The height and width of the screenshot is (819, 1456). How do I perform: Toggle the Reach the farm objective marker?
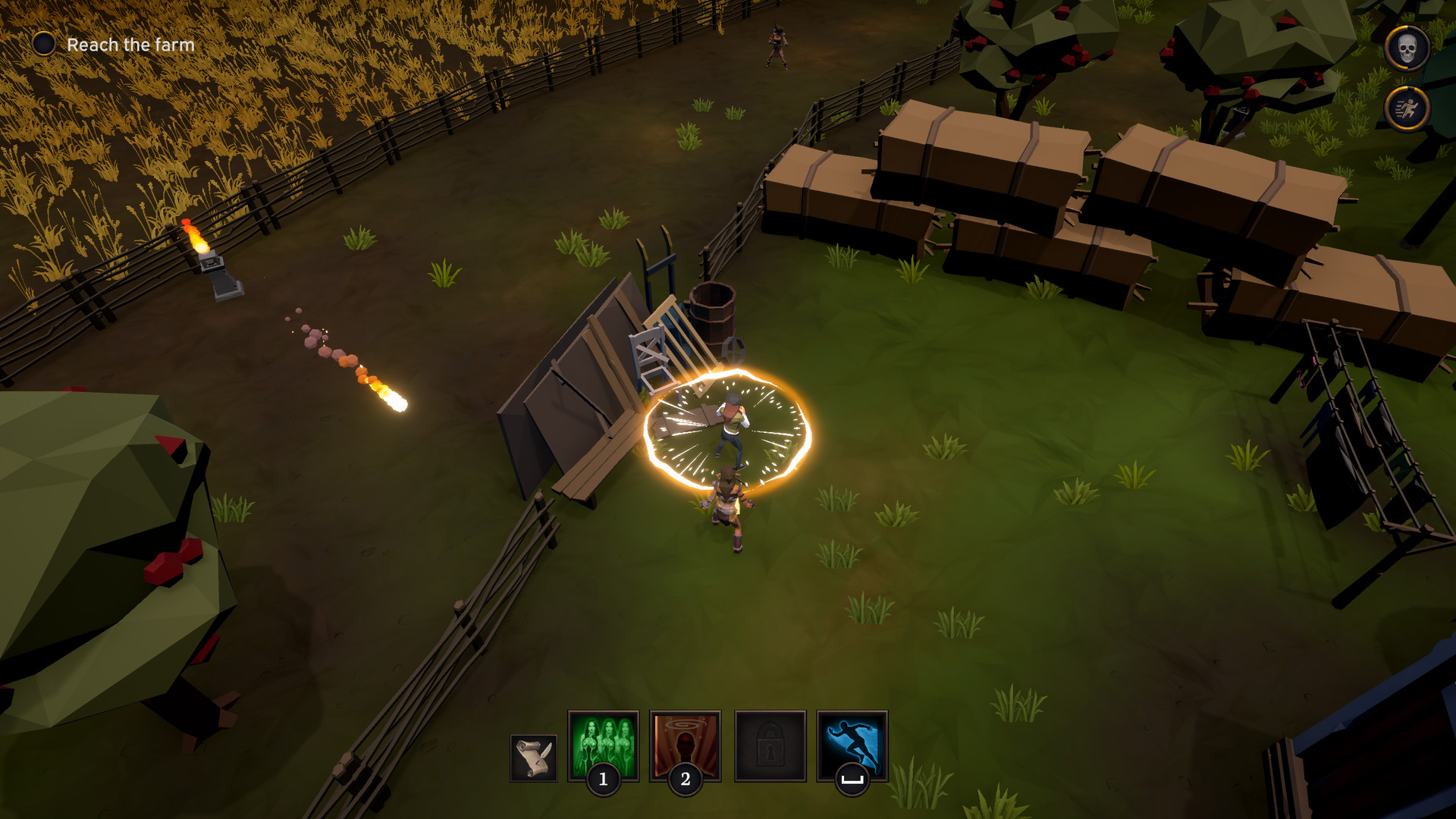(45, 44)
